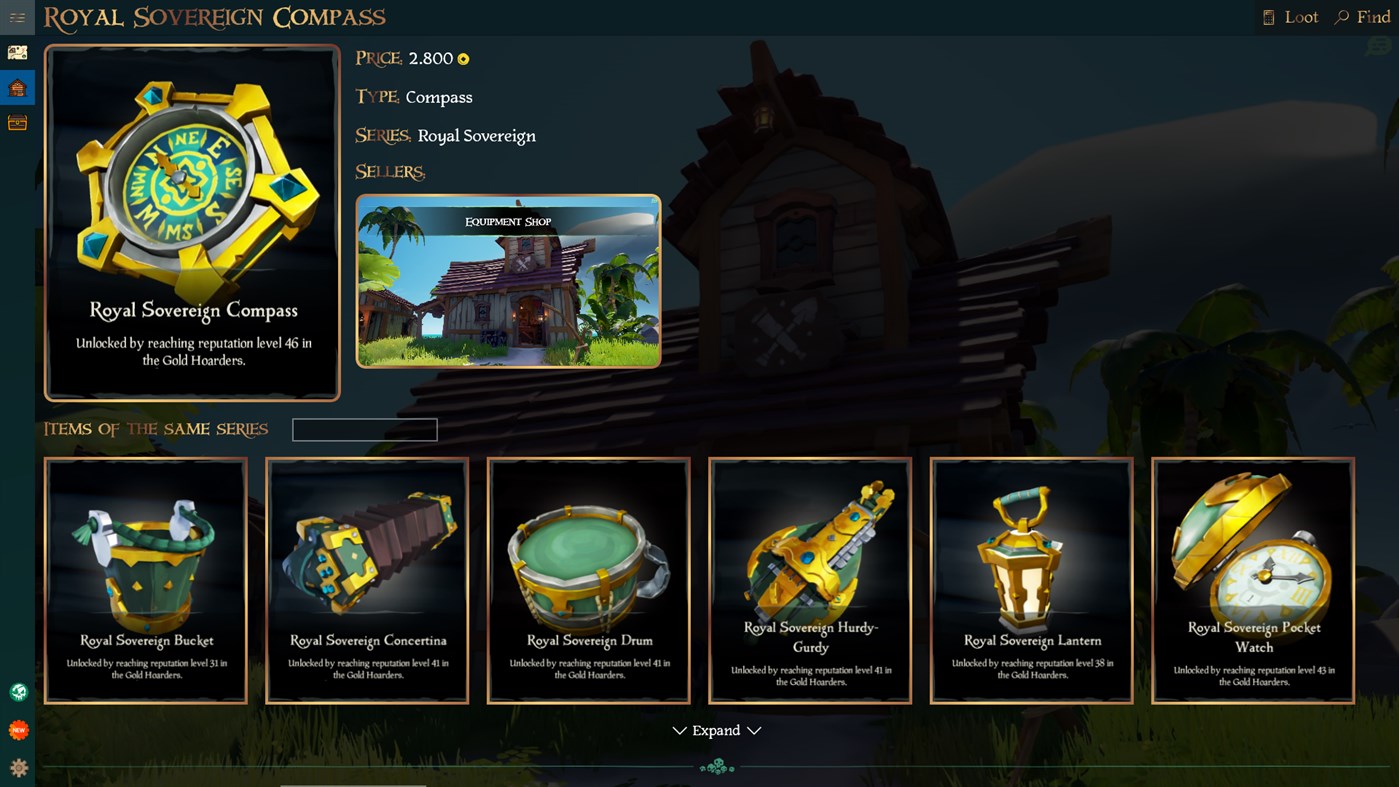Click the orange NEW badge icon
1399x787 pixels.
point(17,729)
